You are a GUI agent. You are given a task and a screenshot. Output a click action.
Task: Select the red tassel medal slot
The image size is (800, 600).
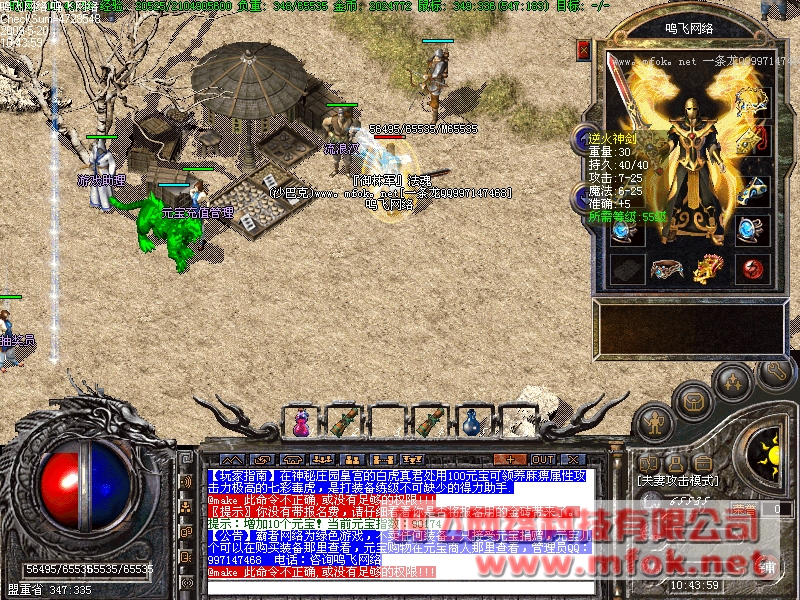pos(752,136)
